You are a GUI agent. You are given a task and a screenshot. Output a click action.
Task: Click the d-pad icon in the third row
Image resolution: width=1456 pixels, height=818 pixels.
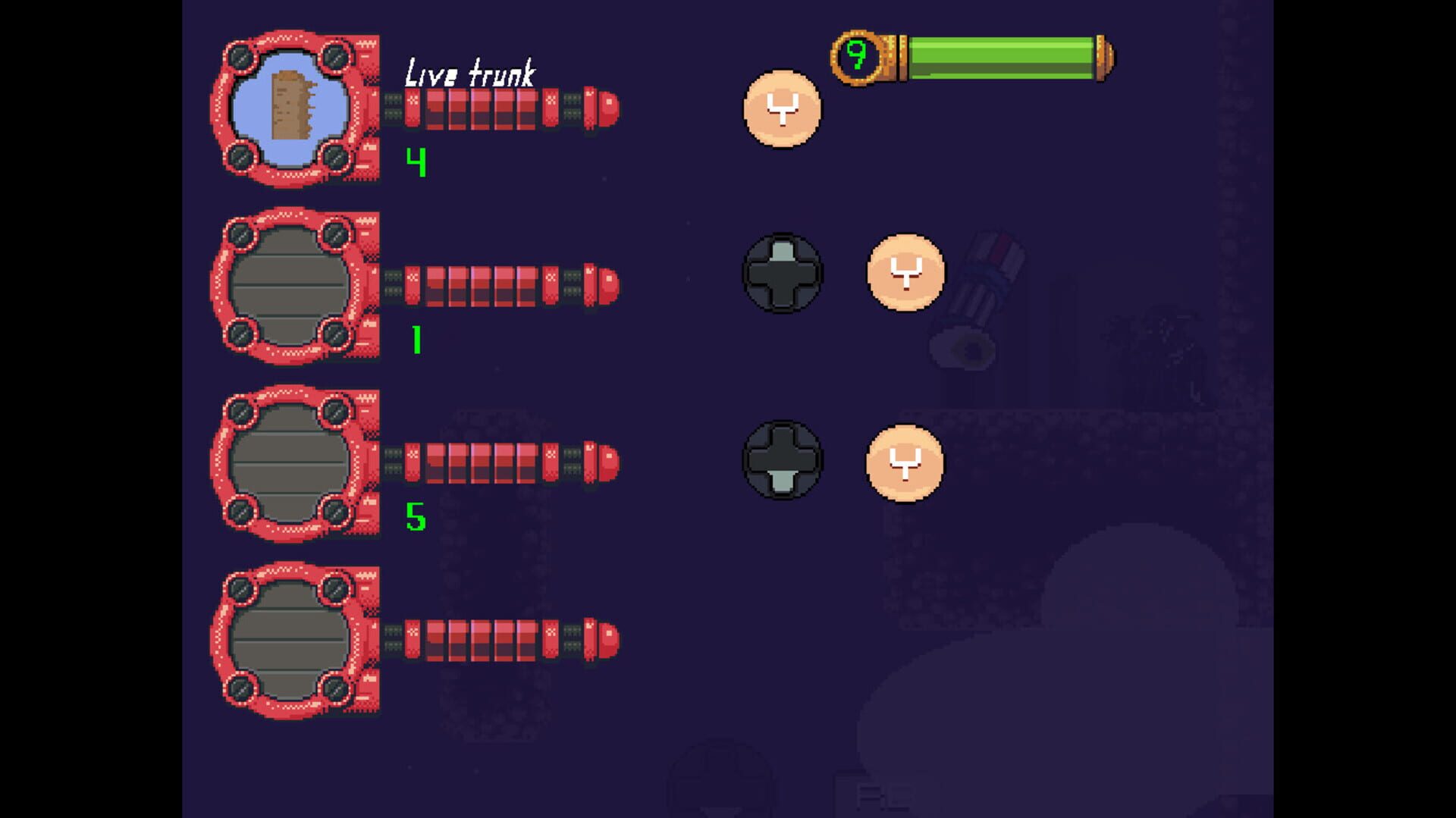coord(783,462)
